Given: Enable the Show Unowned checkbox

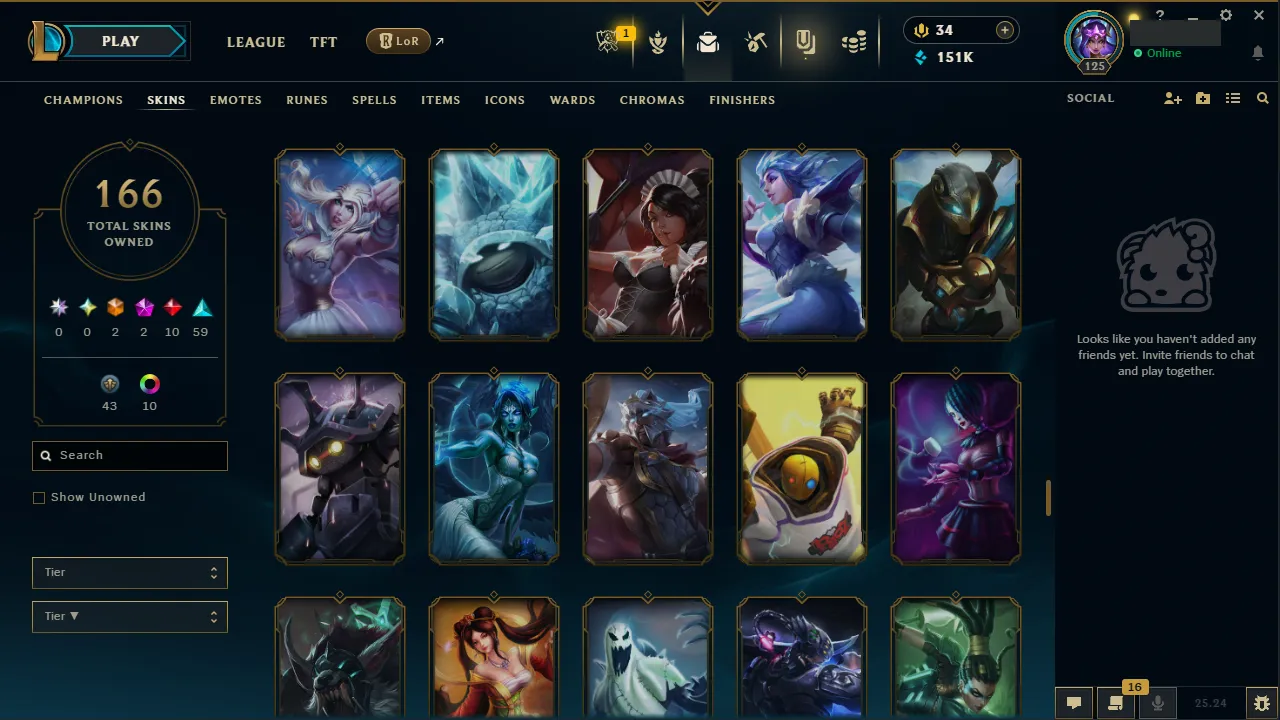Looking at the screenshot, I should pyautogui.click(x=39, y=497).
